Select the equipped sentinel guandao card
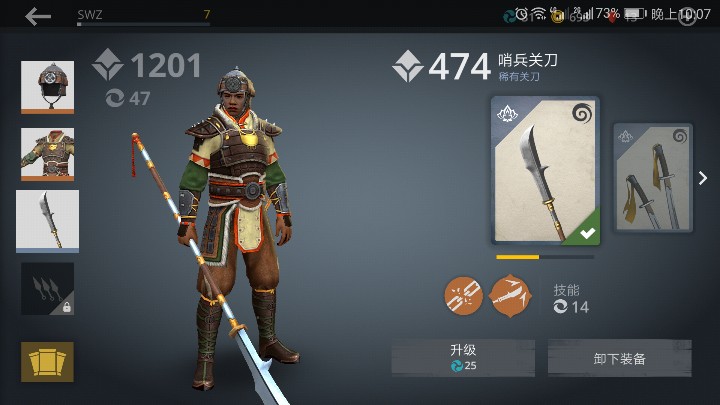The height and width of the screenshot is (405, 720). pyautogui.click(x=545, y=171)
